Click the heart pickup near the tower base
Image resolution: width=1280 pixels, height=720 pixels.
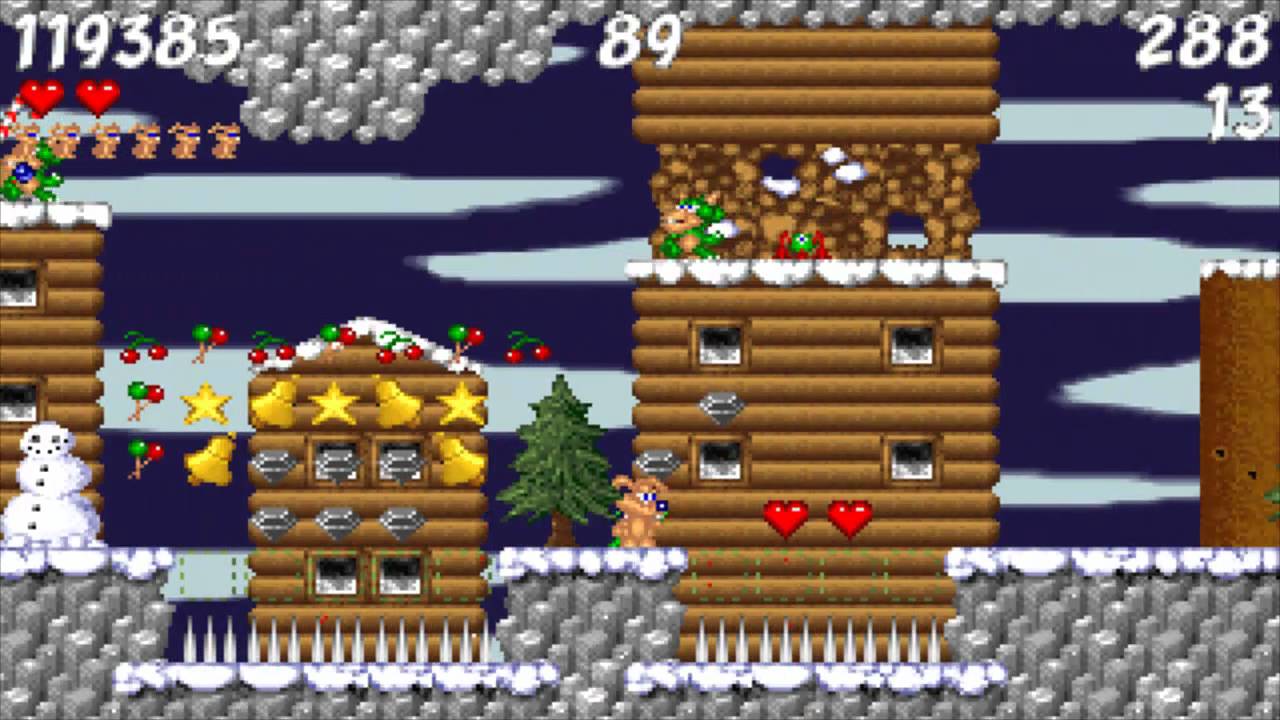(786, 518)
